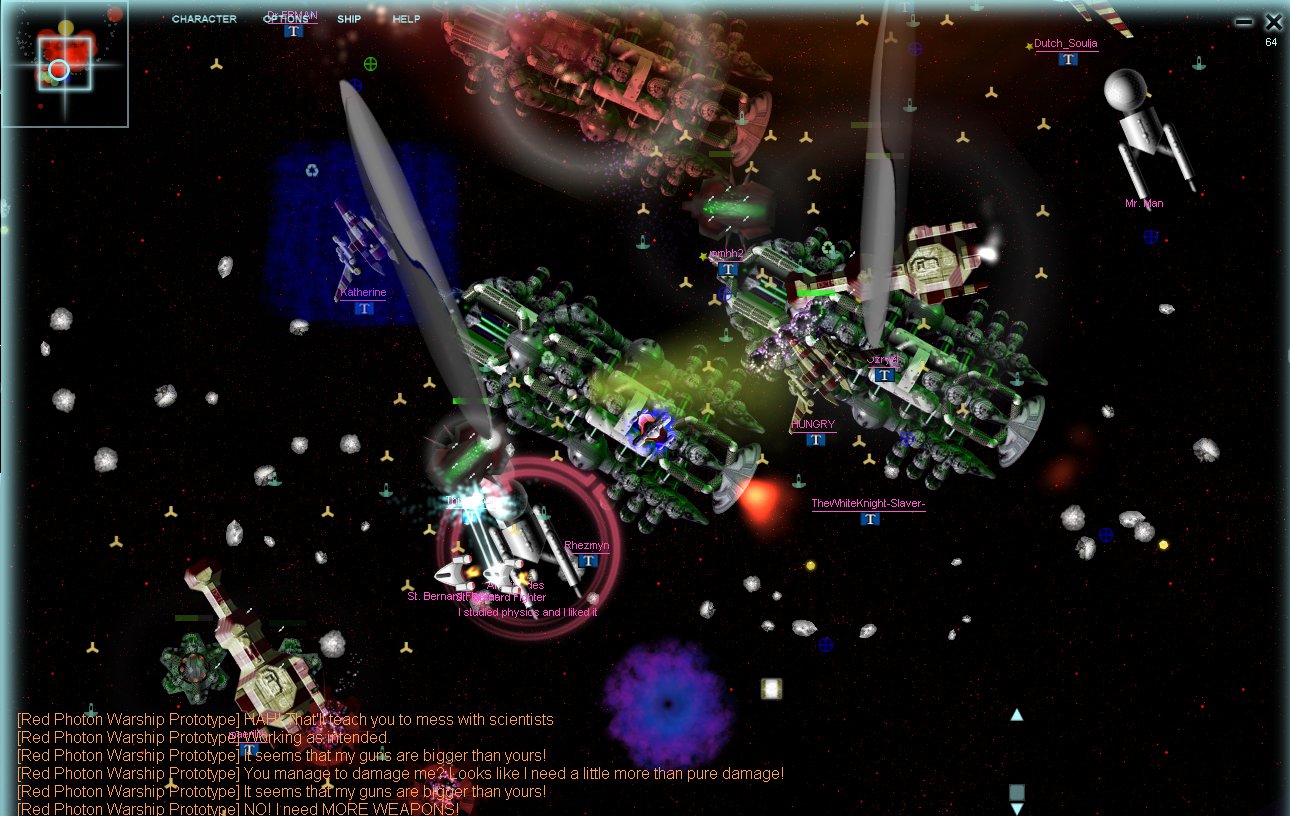
Task: Click the sector minimap
Action: [65, 65]
